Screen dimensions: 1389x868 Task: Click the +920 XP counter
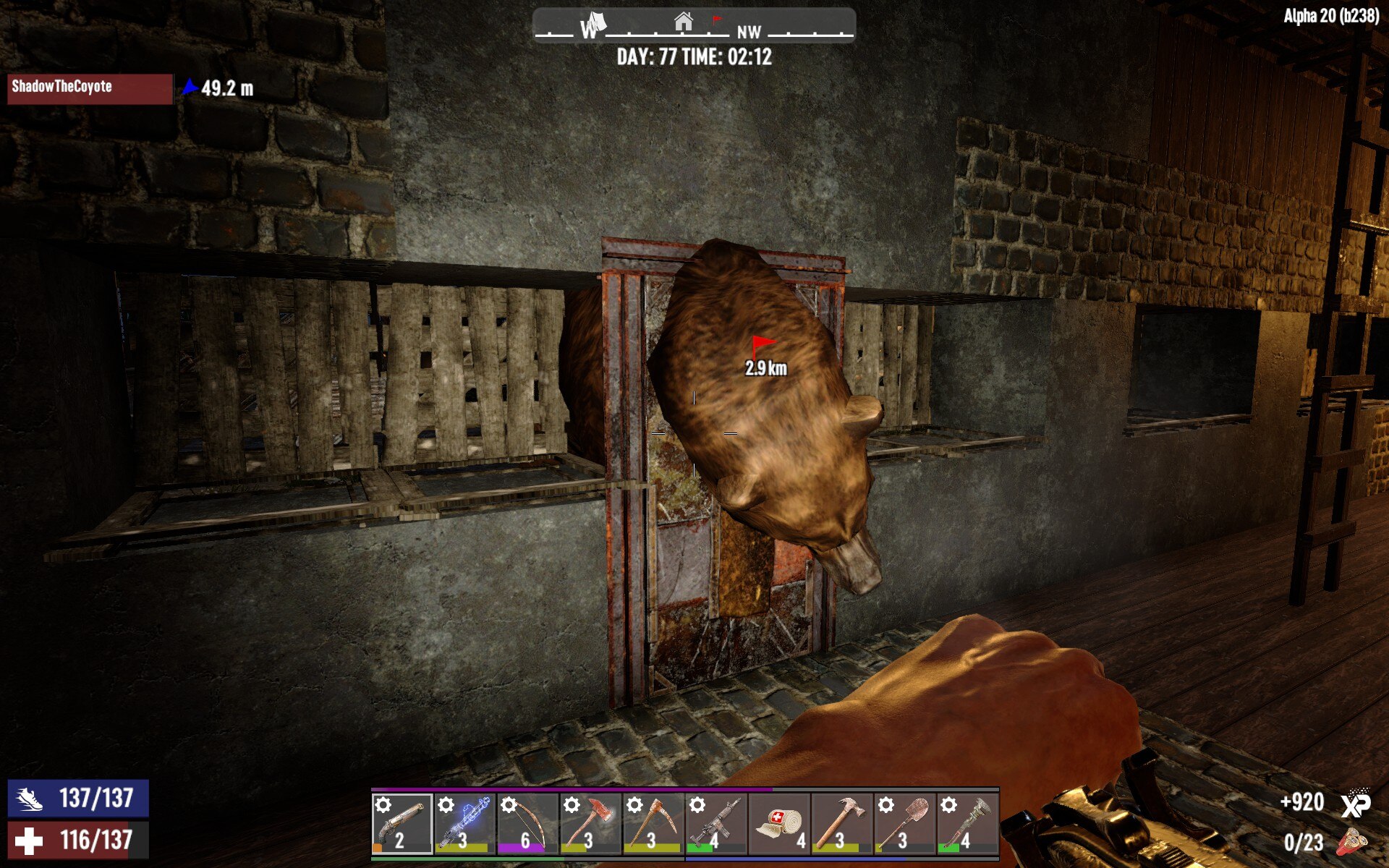1302,803
